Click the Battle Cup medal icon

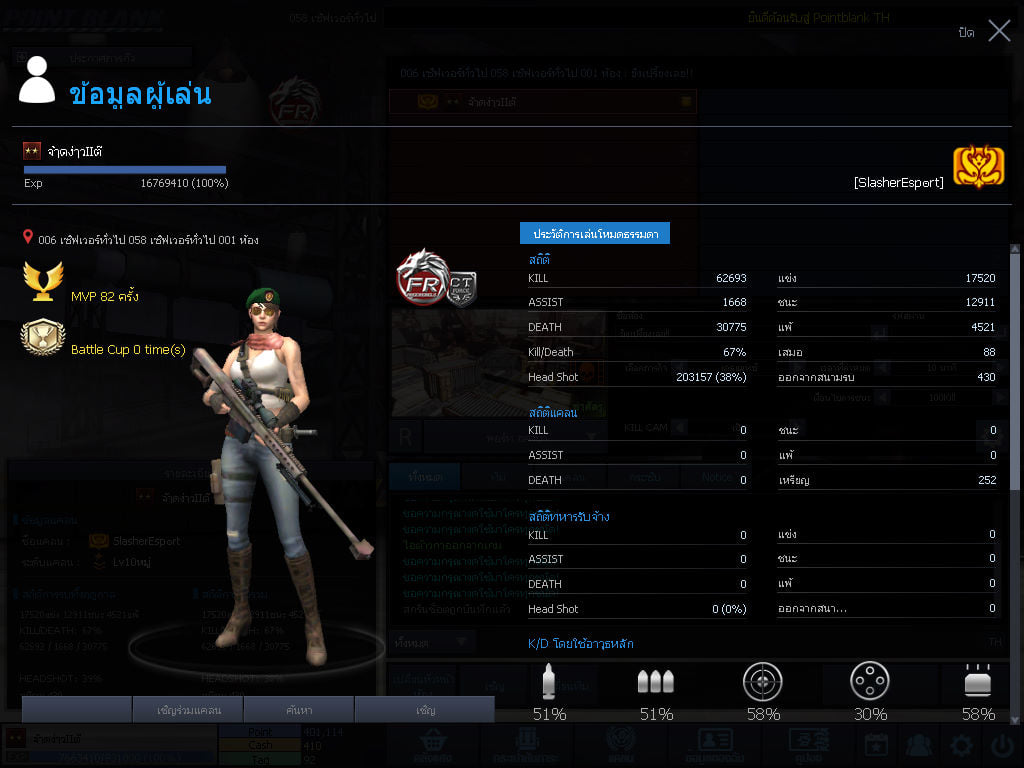[43, 338]
